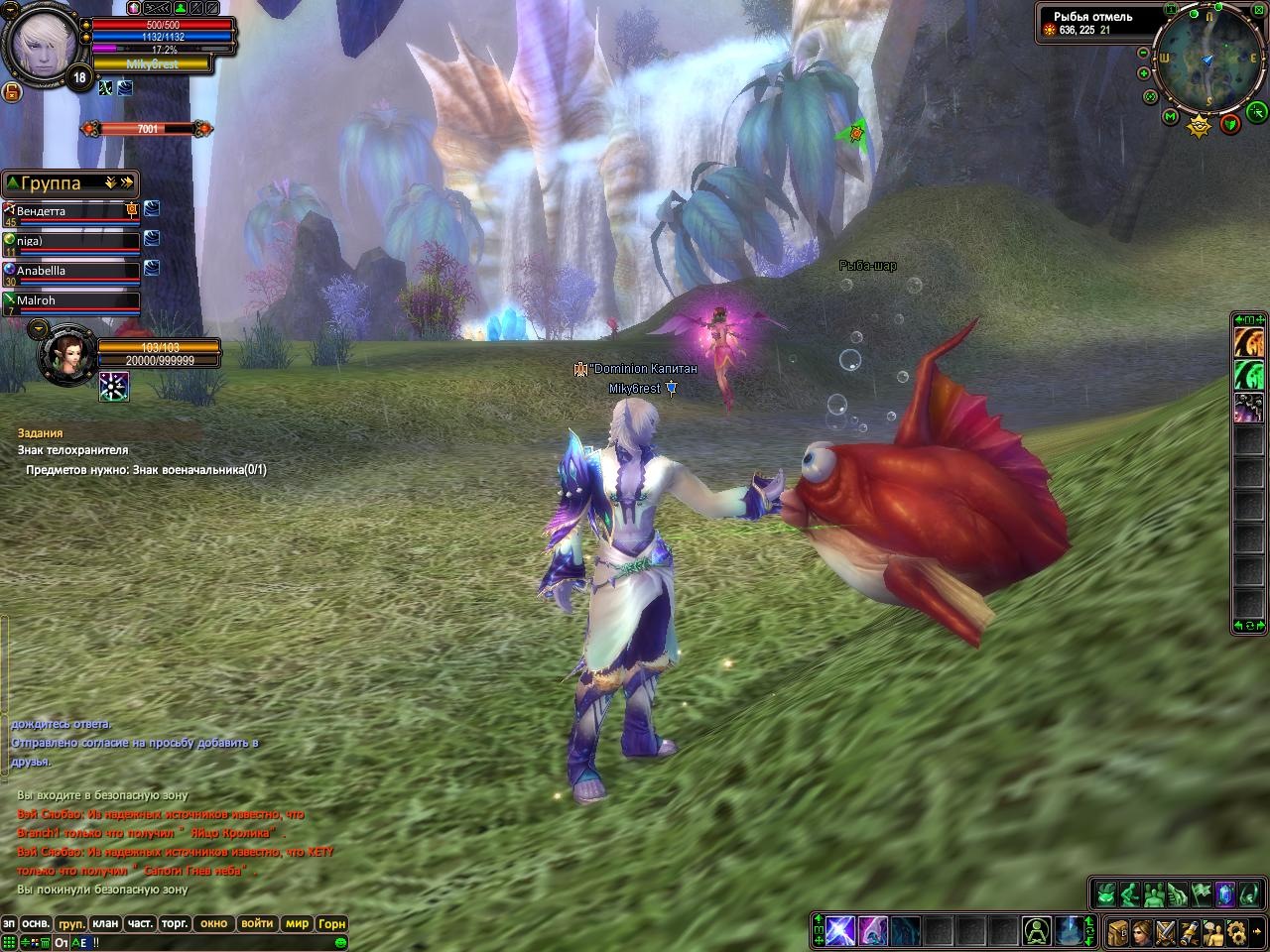Zoom out the minimap with minus button

[1143, 53]
